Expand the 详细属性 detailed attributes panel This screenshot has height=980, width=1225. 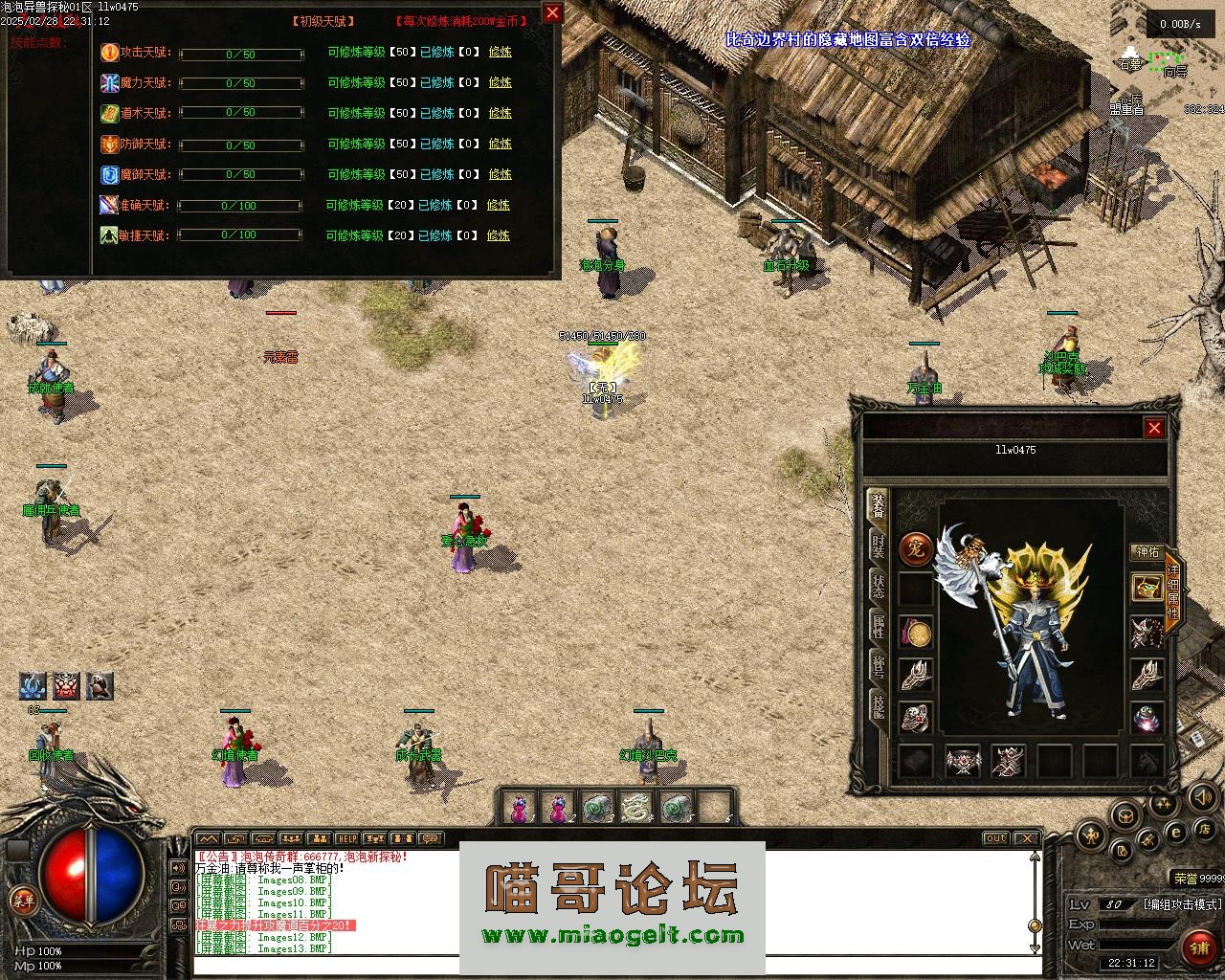click(x=1172, y=591)
